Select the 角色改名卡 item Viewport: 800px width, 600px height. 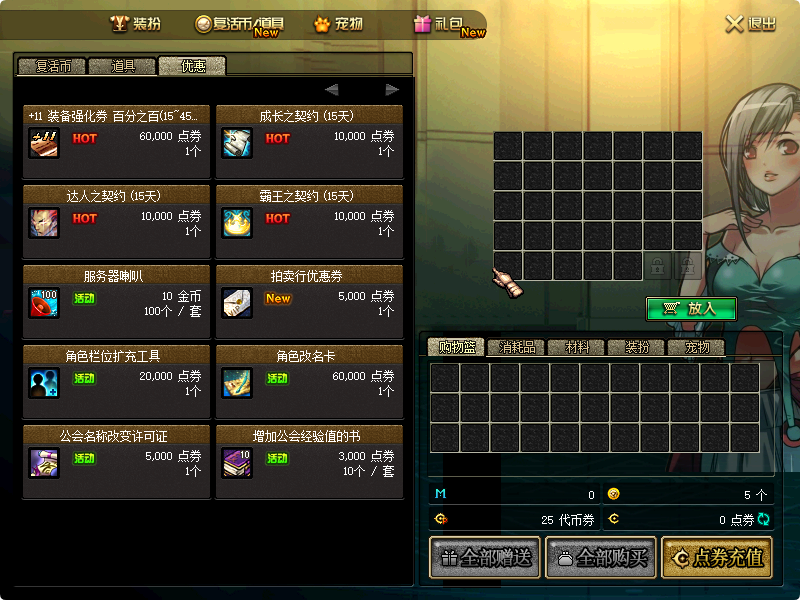pos(309,374)
